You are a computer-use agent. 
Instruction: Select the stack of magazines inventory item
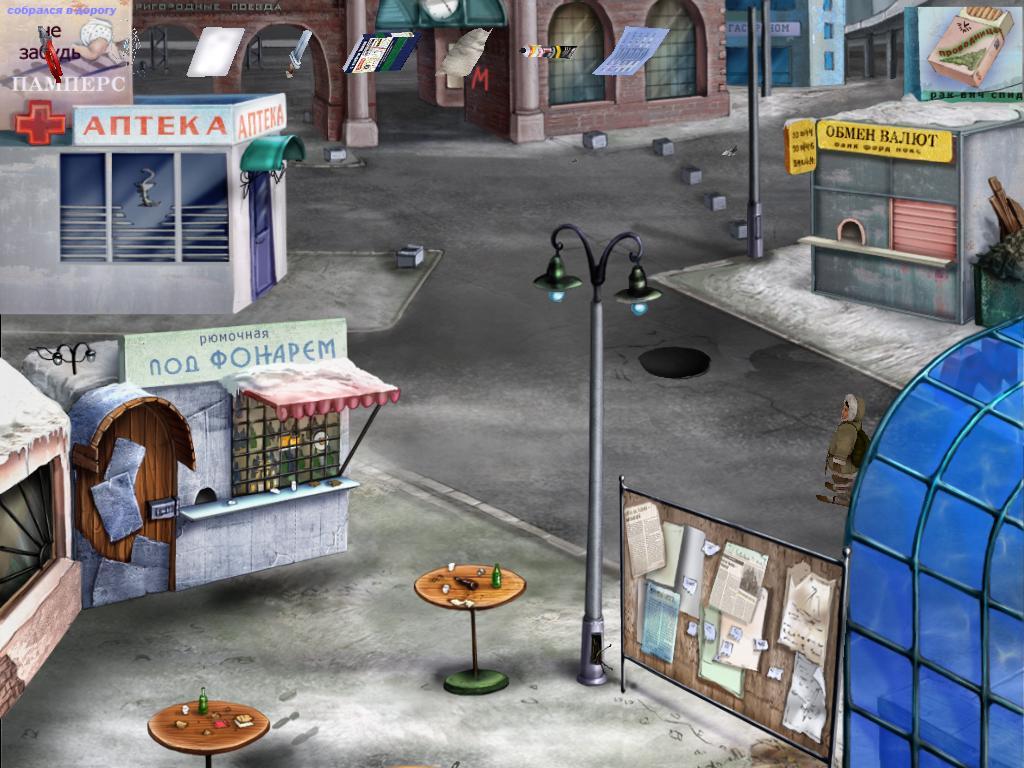point(379,52)
